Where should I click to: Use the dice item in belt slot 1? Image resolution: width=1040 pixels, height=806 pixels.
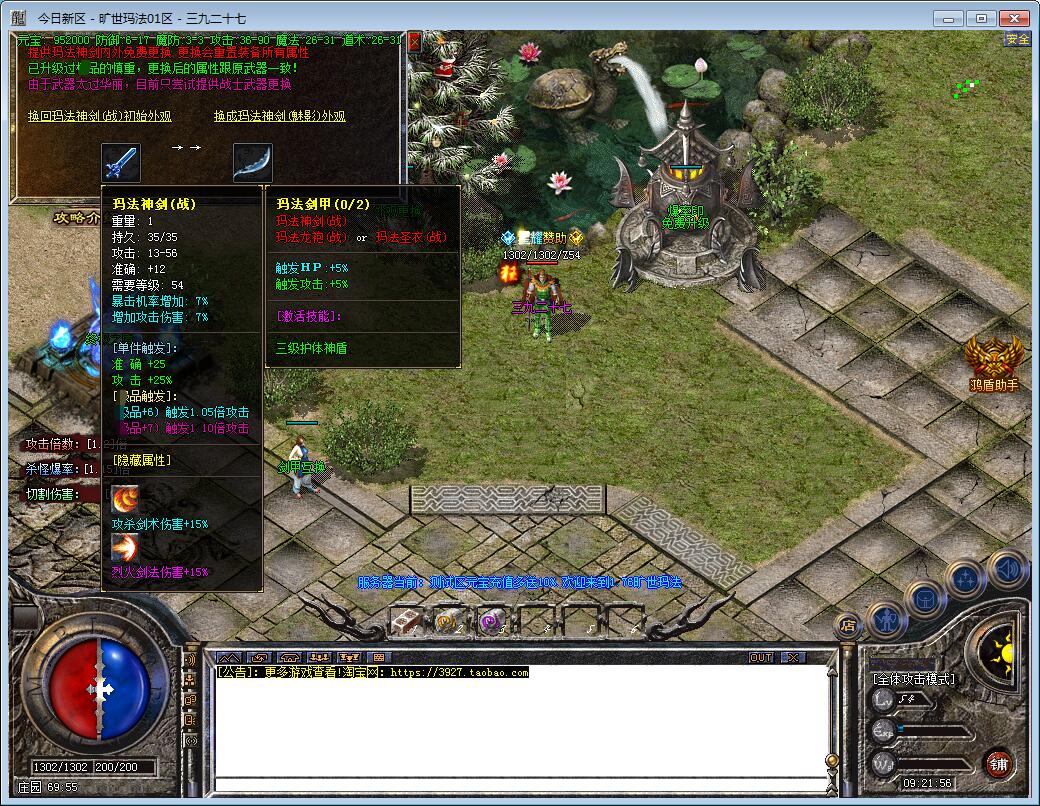click(405, 622)
